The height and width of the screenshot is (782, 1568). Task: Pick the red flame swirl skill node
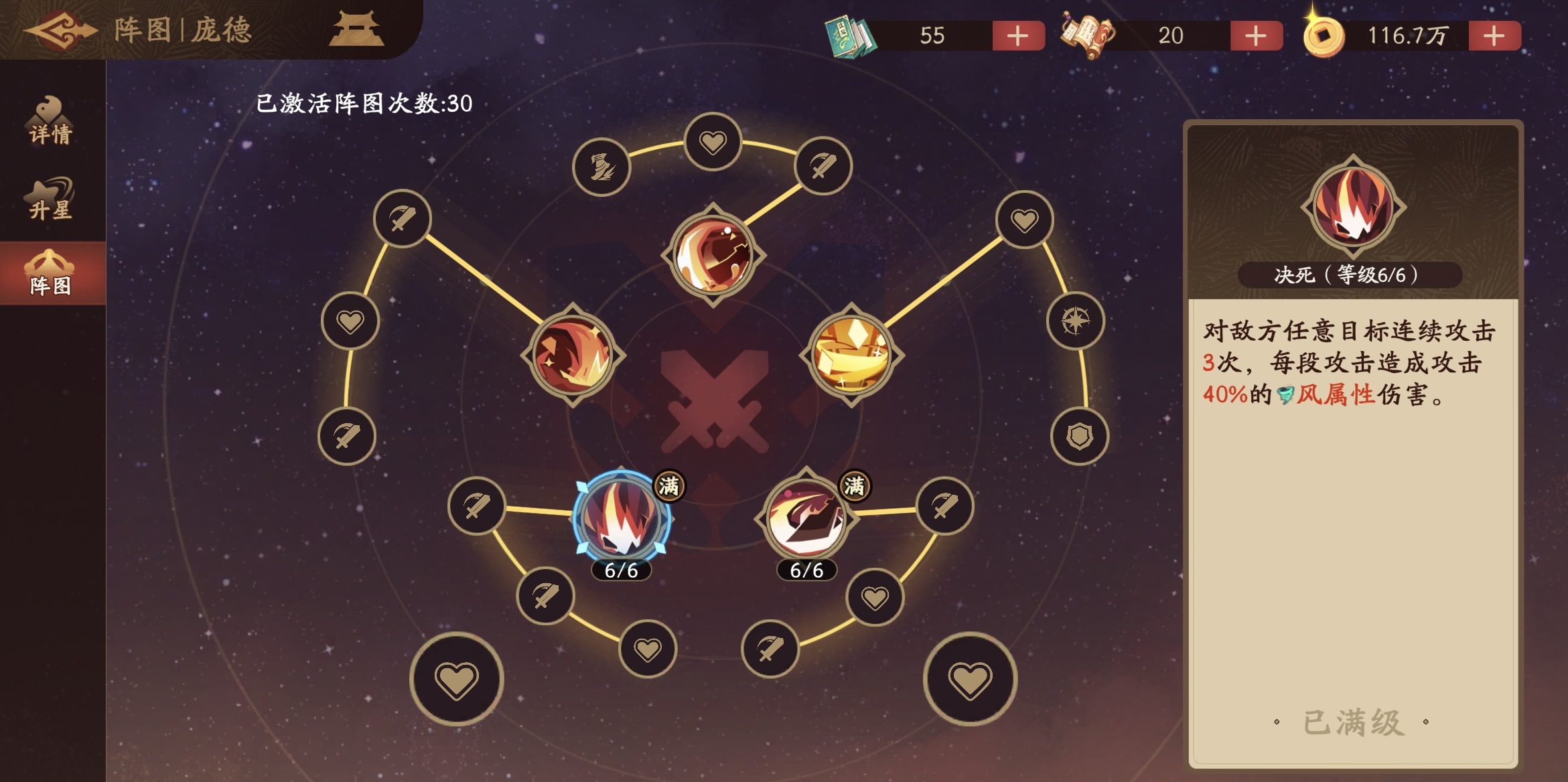573,354
